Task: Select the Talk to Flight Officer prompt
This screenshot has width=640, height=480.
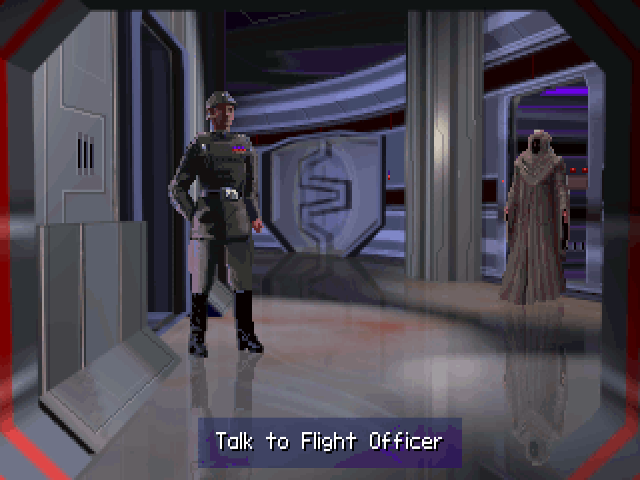Action: [x=329, y=441]
